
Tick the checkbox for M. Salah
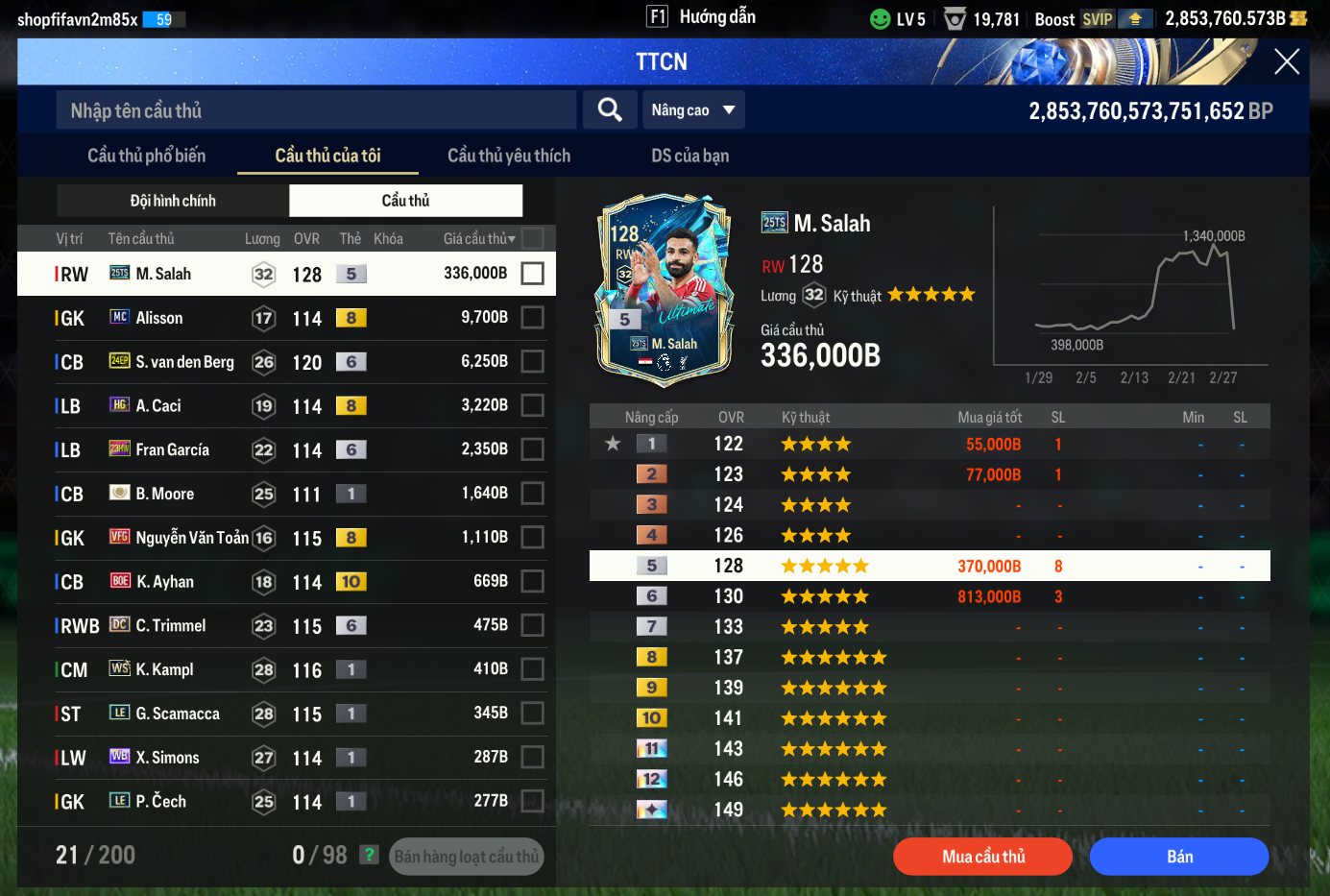click(532, 274)
